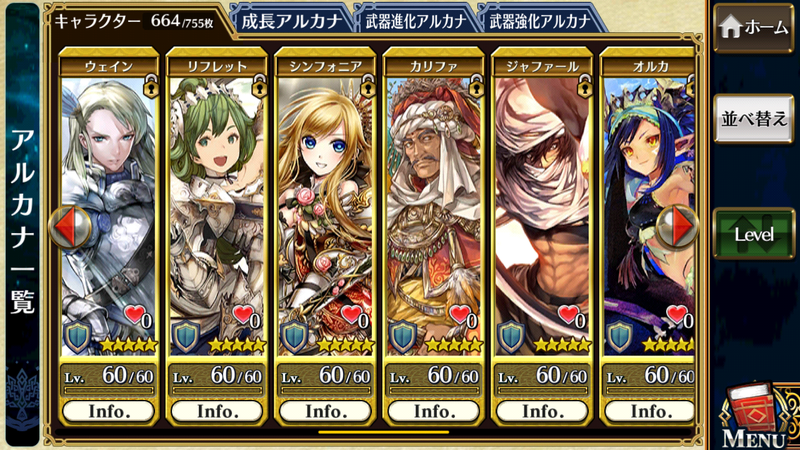800x450 pixels.
Task: Open Info for リフレット
Action: pyautogui.click(x=217, y=411)
